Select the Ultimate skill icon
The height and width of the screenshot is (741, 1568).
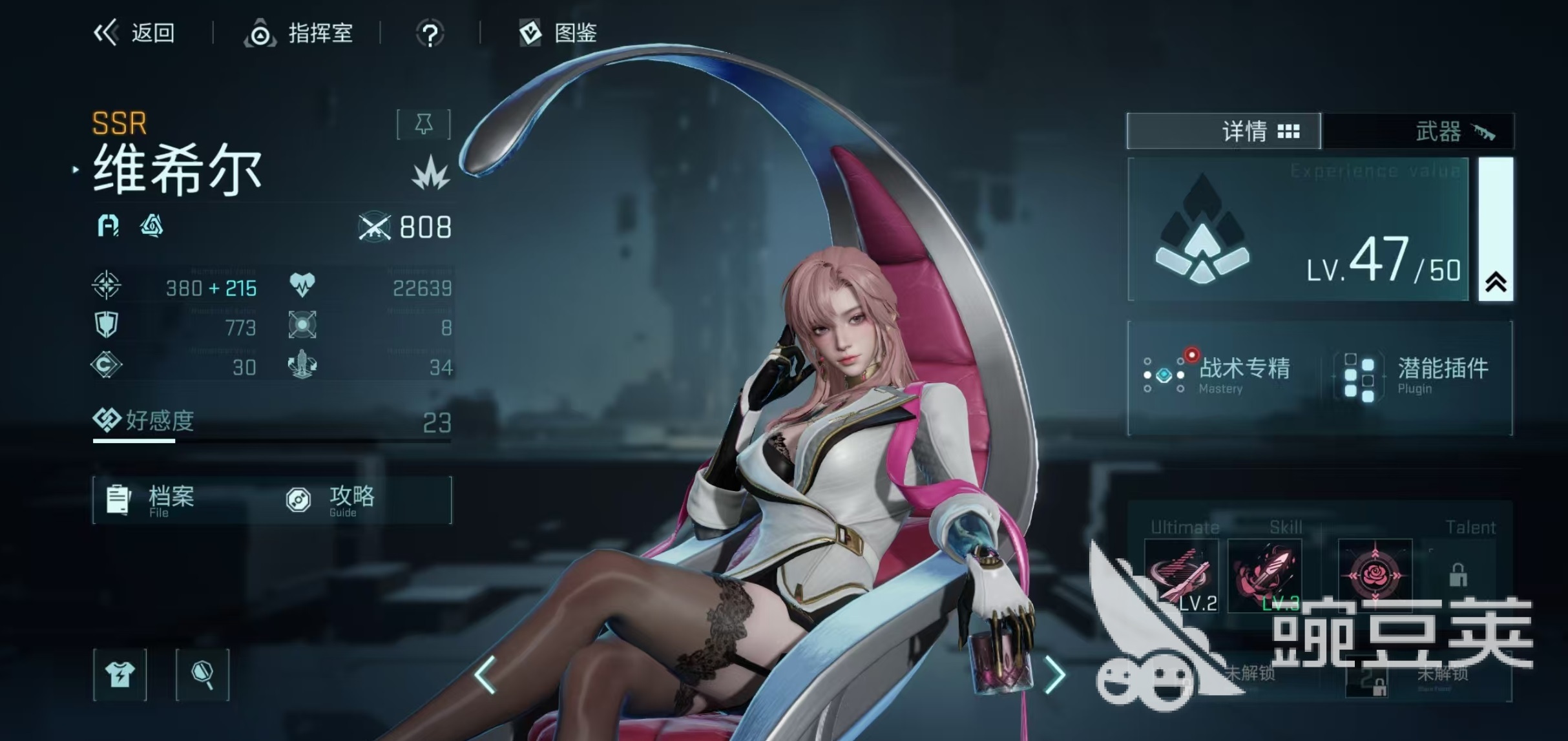[x=1181, y=575]
